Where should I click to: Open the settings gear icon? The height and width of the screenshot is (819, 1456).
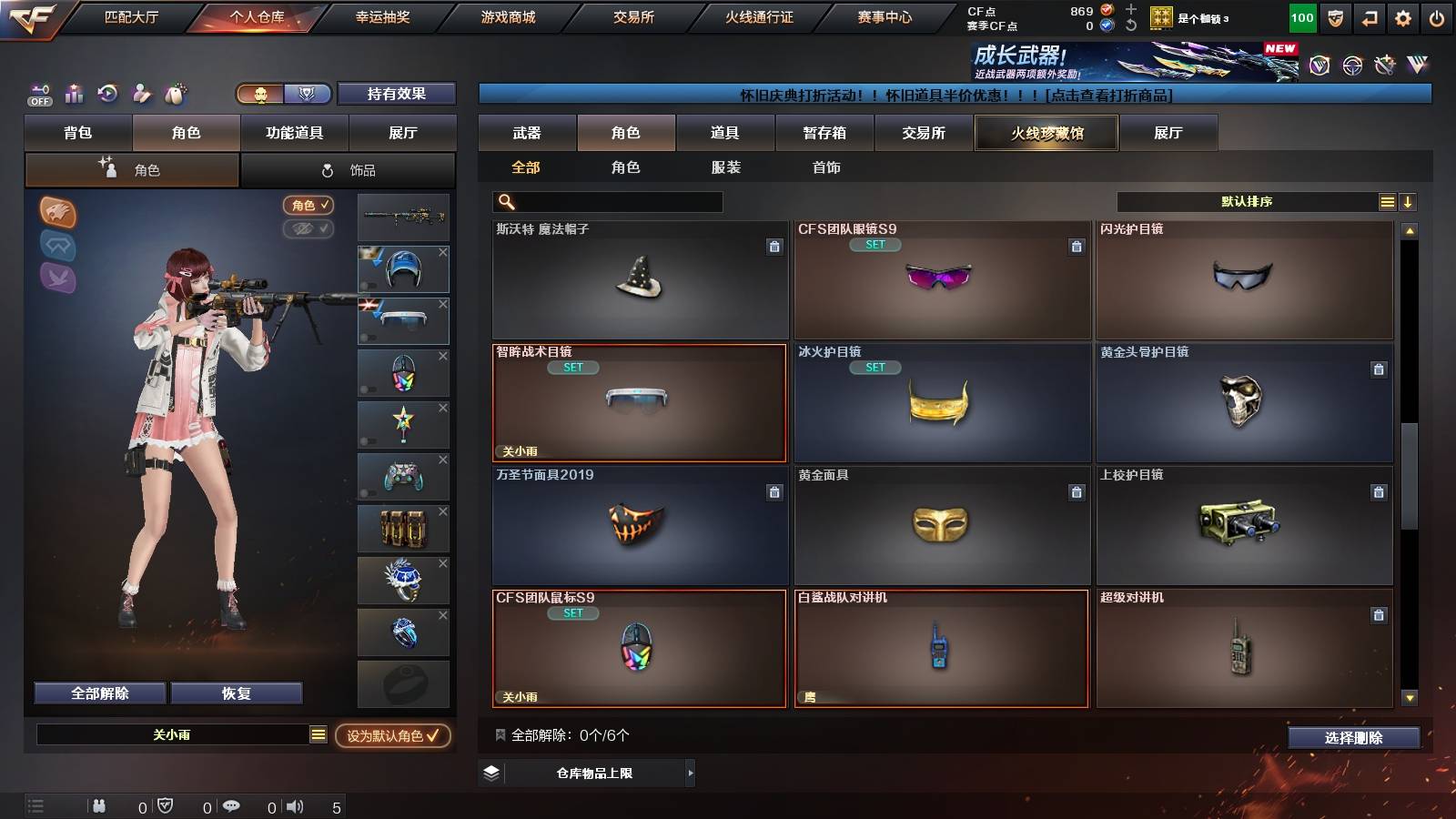point(1404,16)
